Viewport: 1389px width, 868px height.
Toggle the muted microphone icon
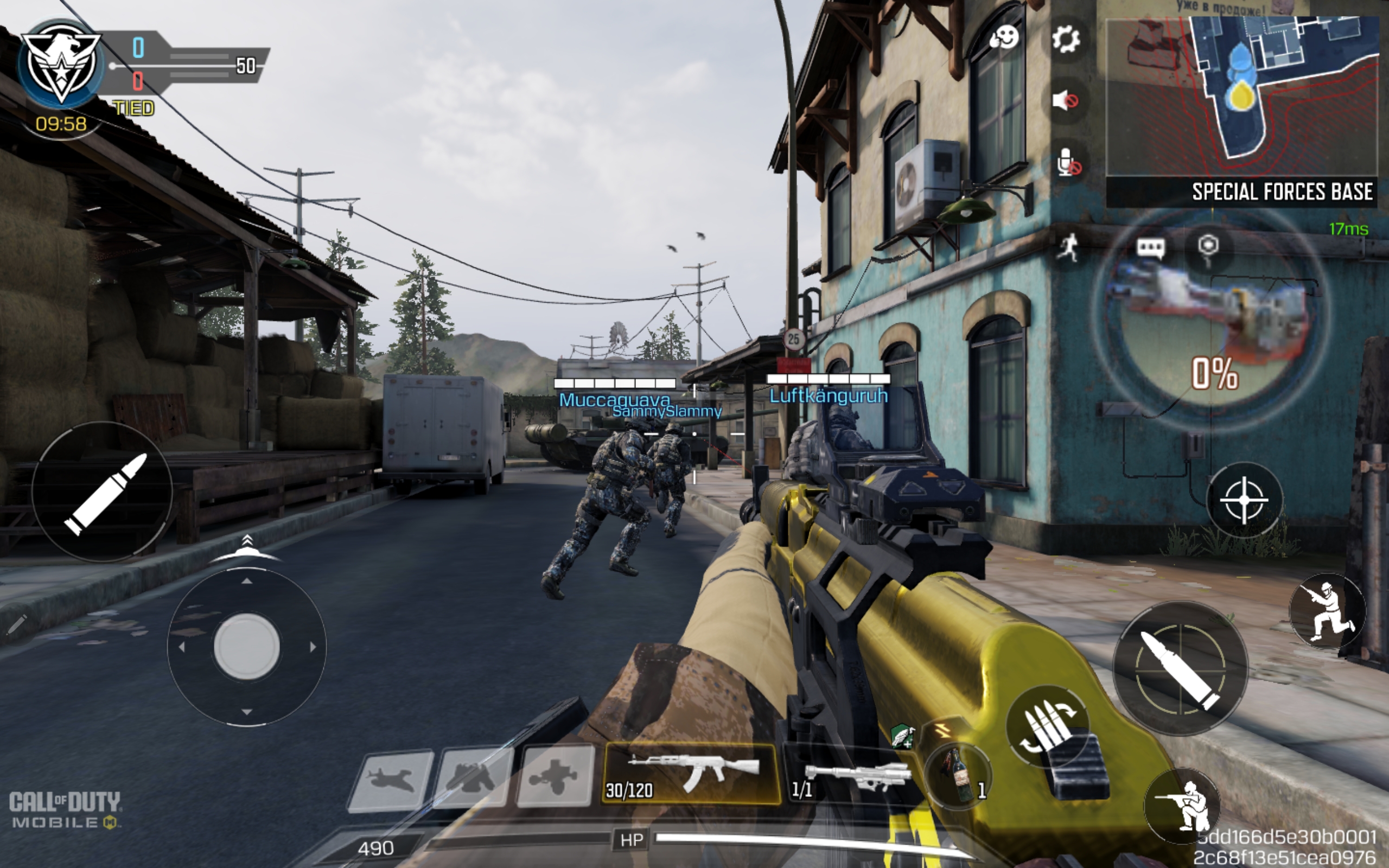(x=1068, y=162)
